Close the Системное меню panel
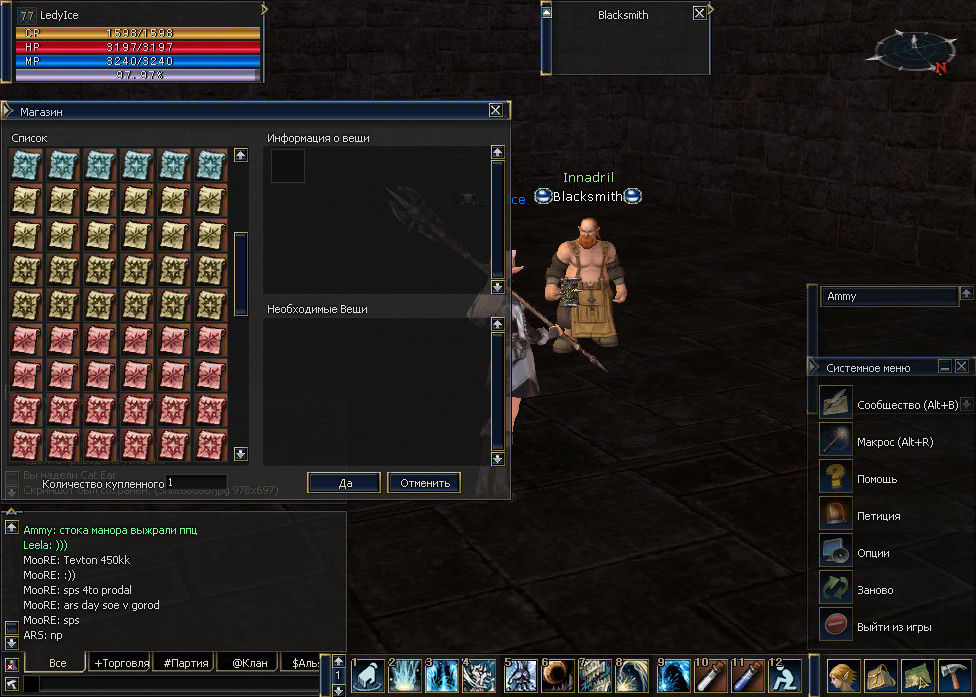Image resolution: width=976 pixels, height=697 pixels. click(x=961, y=367)
